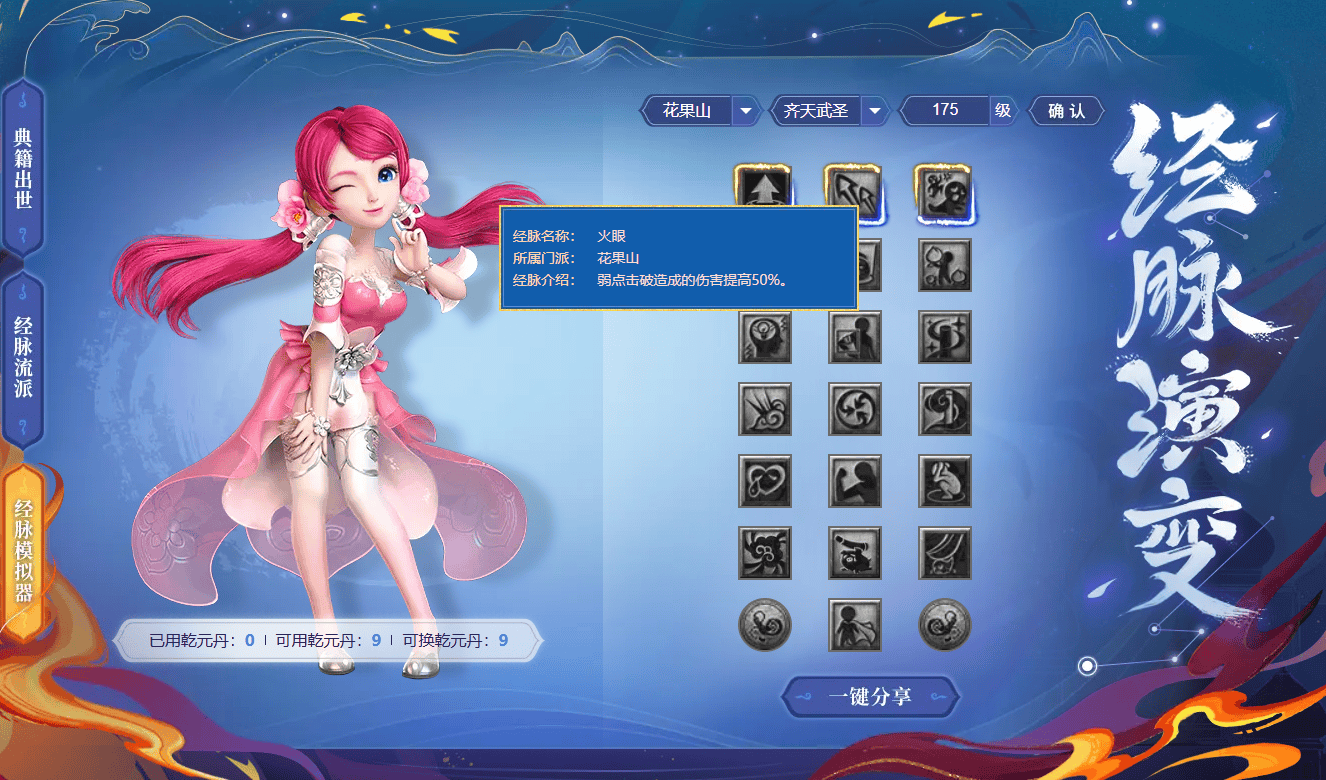Pick the flexing arm figure meridian

pyautogui.click(x=855, y=481)
